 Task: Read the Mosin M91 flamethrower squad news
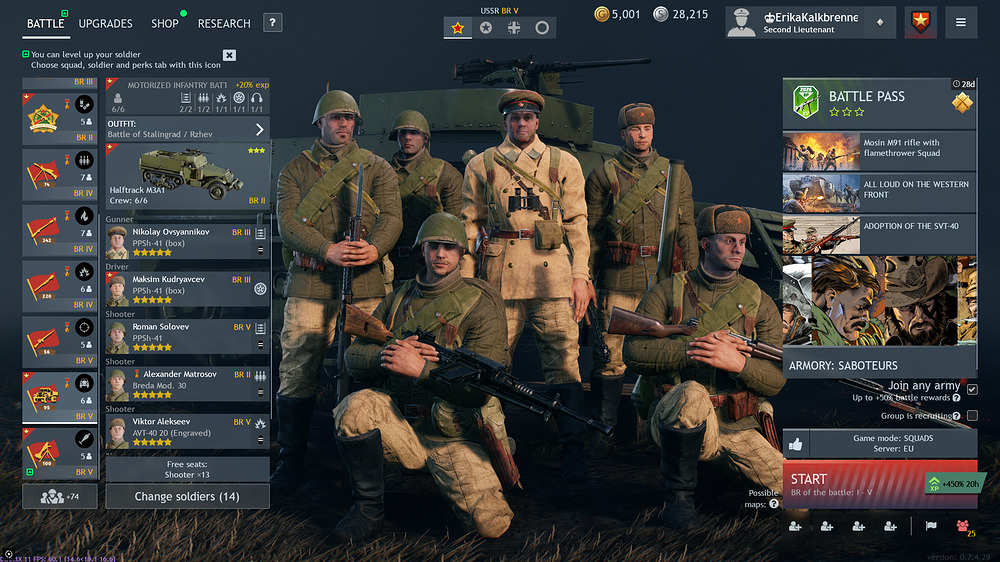[x=879, y=149]
